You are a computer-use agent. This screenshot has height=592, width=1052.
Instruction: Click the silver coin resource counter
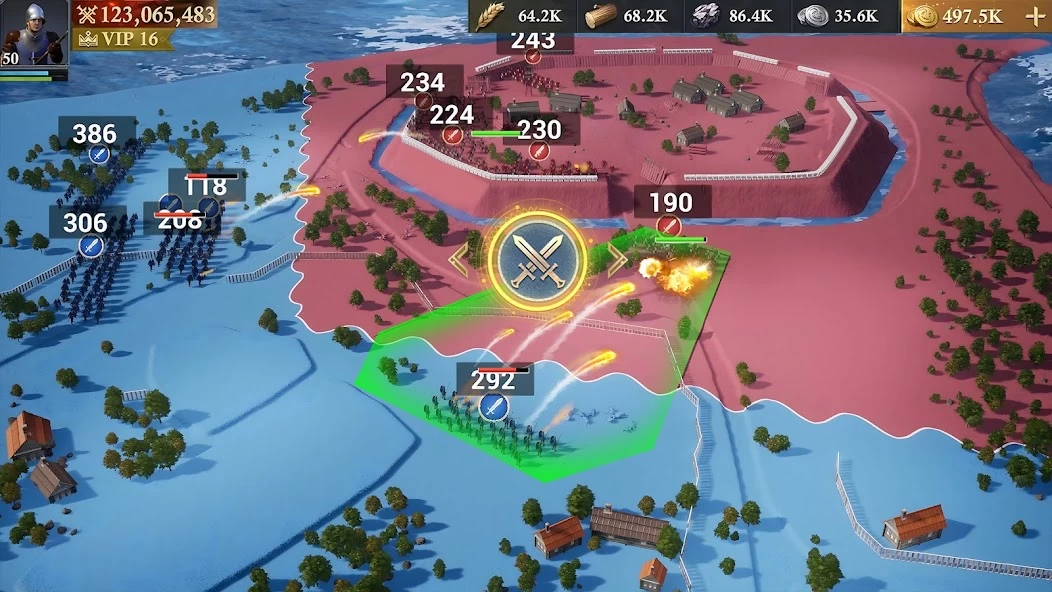pos(841,16)
